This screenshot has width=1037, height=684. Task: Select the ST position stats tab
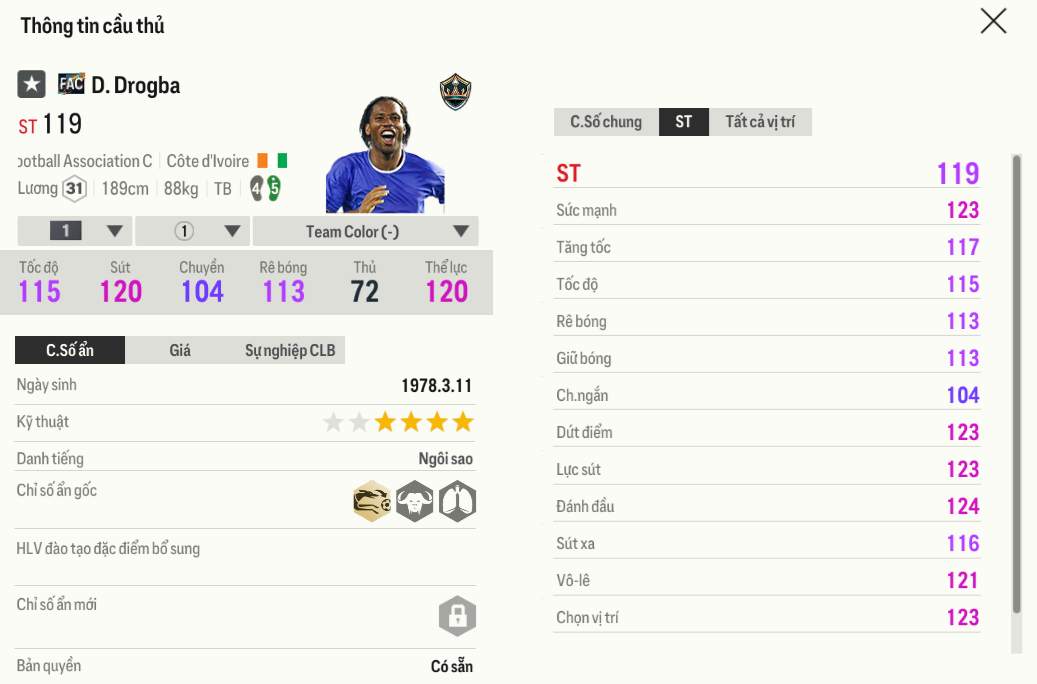(x=683, y=122)
